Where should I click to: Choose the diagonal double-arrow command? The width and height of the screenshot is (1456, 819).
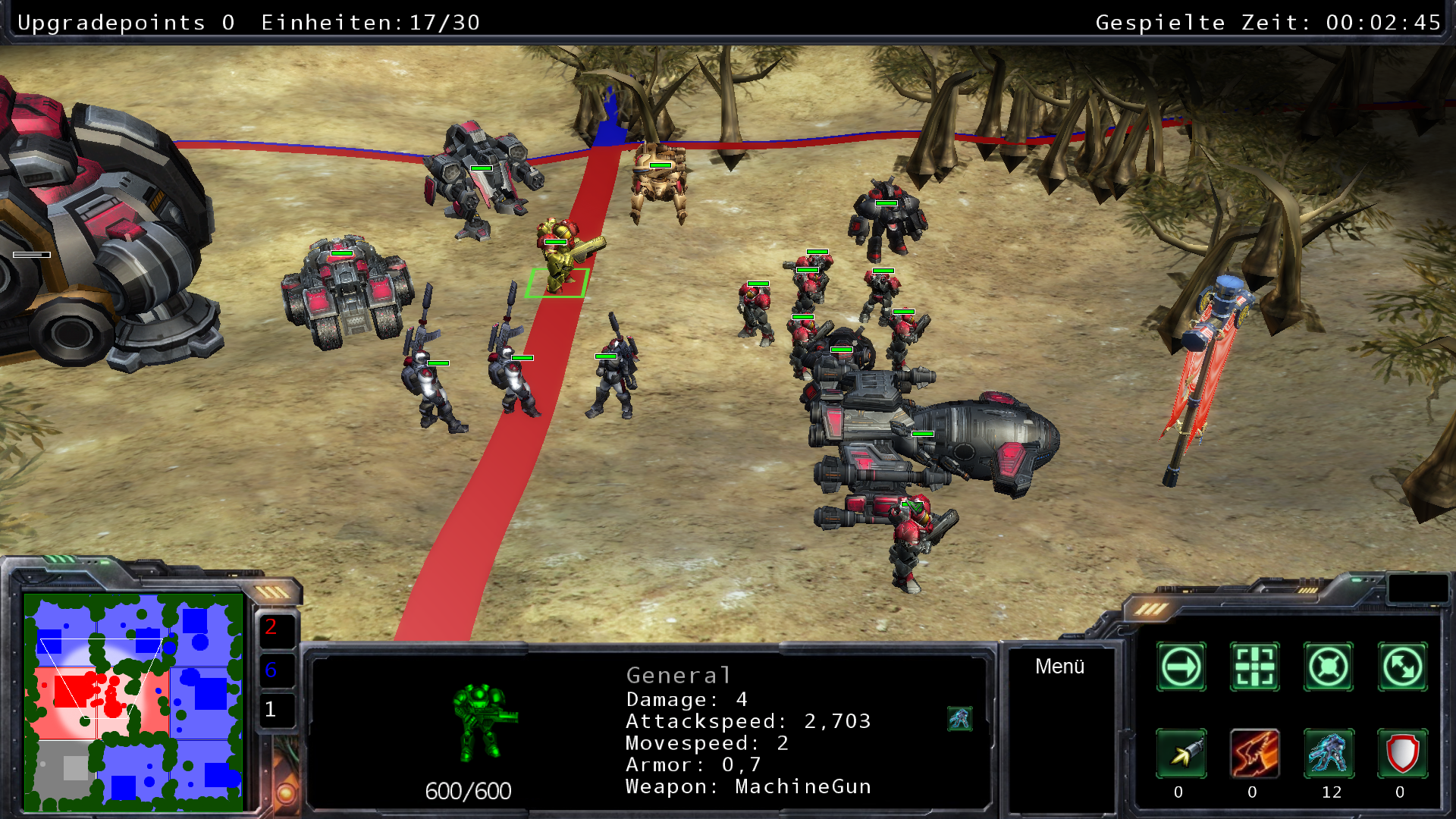[x=1402, y=667]
